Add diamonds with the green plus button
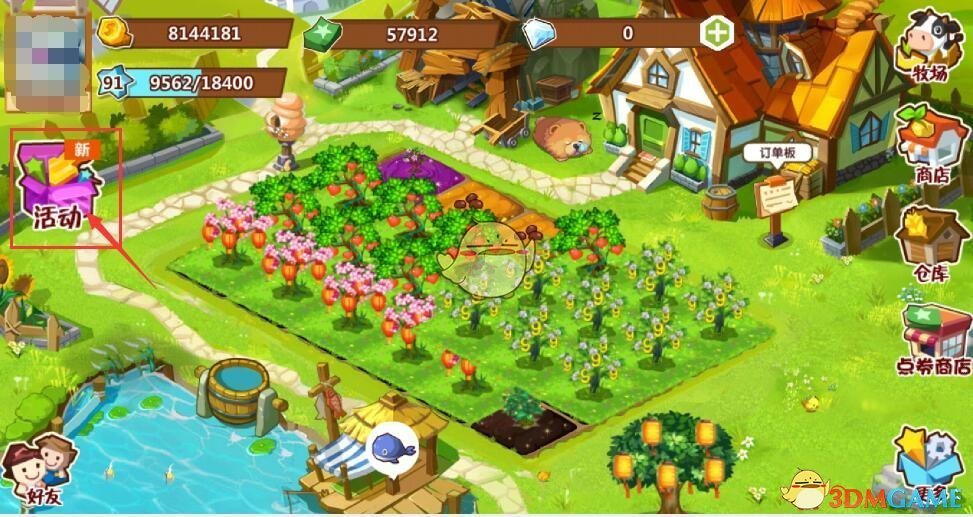This screenshot has width=973, height=517. point(718,32)
